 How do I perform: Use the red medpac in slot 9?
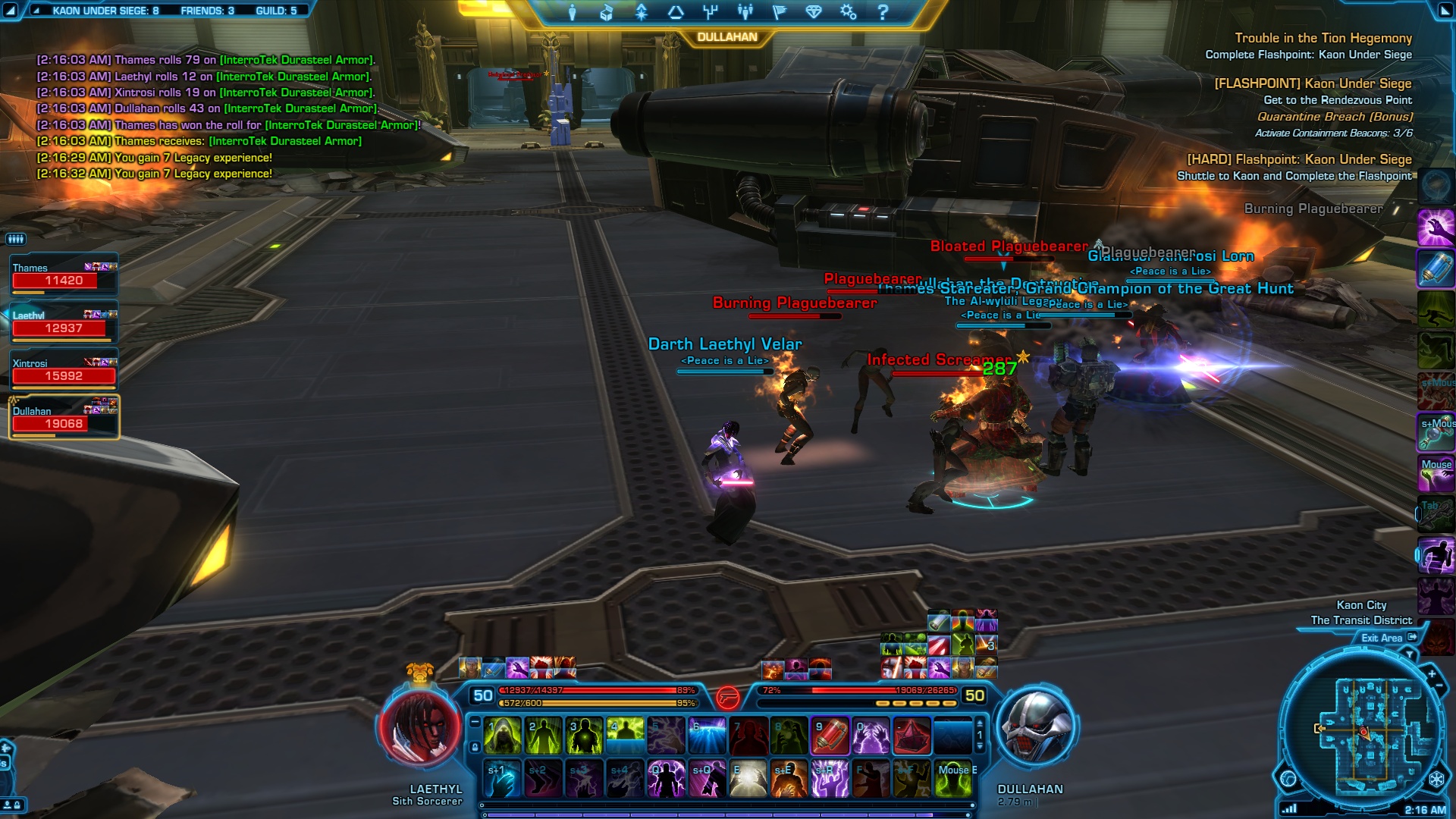[830, 736]
